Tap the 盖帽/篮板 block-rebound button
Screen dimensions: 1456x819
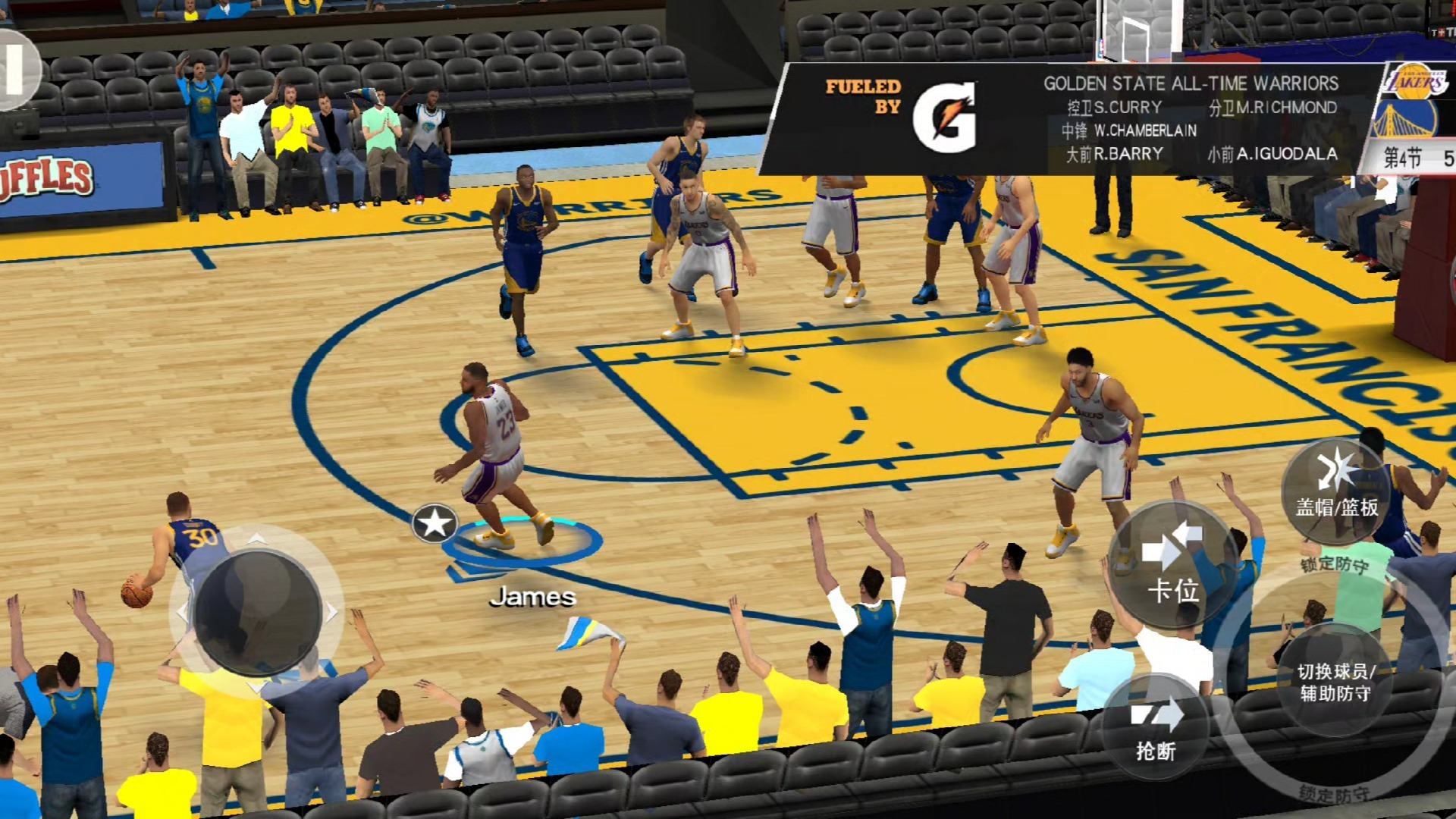click(1336, 489)
